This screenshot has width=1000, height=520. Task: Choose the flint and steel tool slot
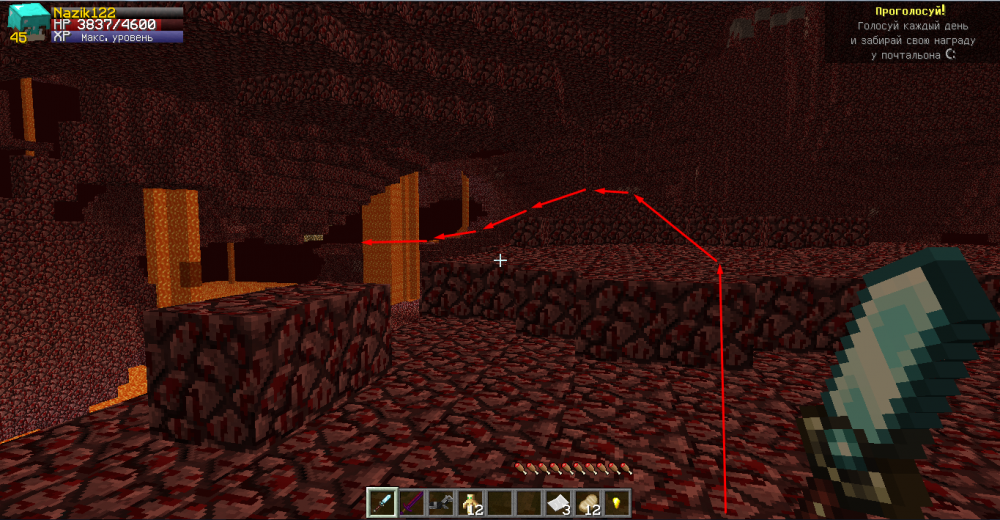tap(439, 502)
